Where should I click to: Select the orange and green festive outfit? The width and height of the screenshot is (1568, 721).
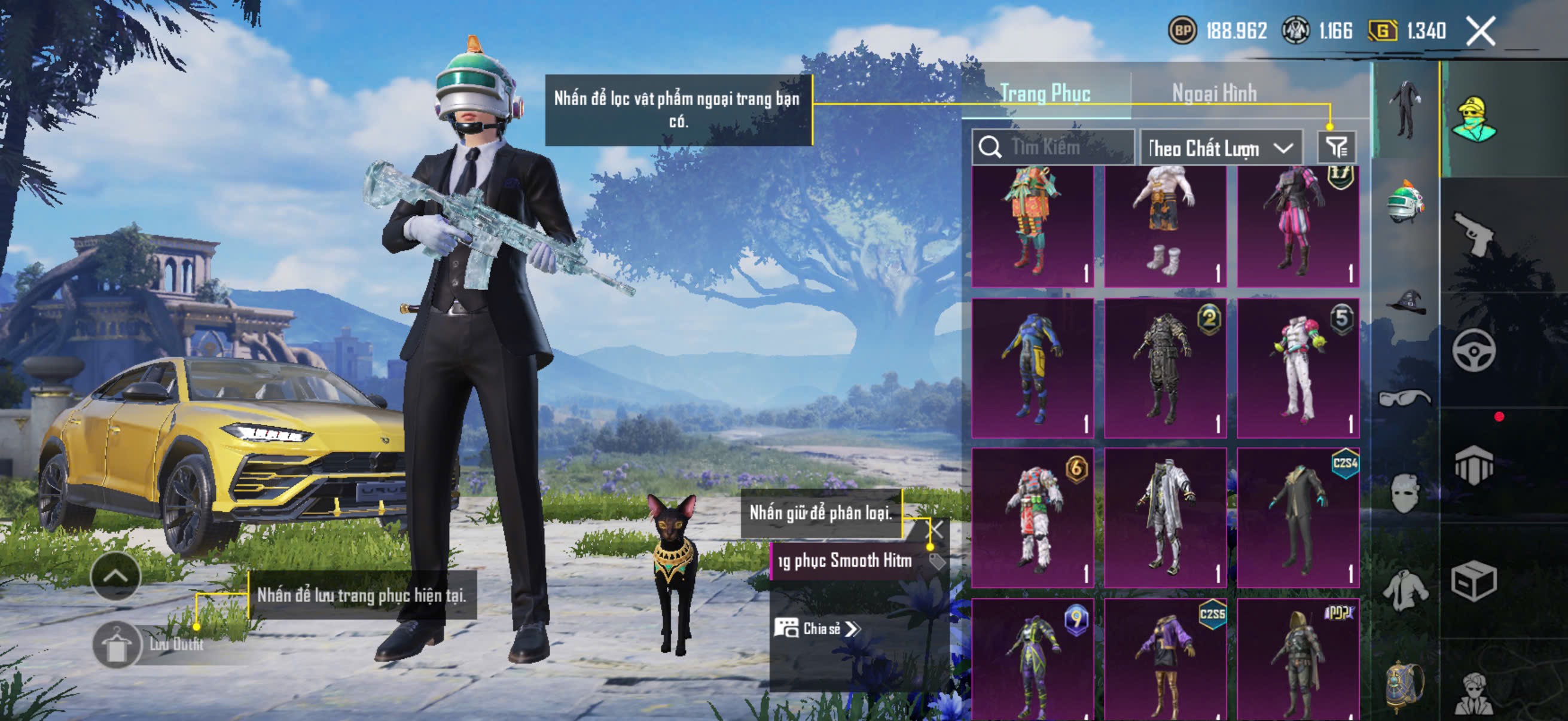(x=1032, y=225)
